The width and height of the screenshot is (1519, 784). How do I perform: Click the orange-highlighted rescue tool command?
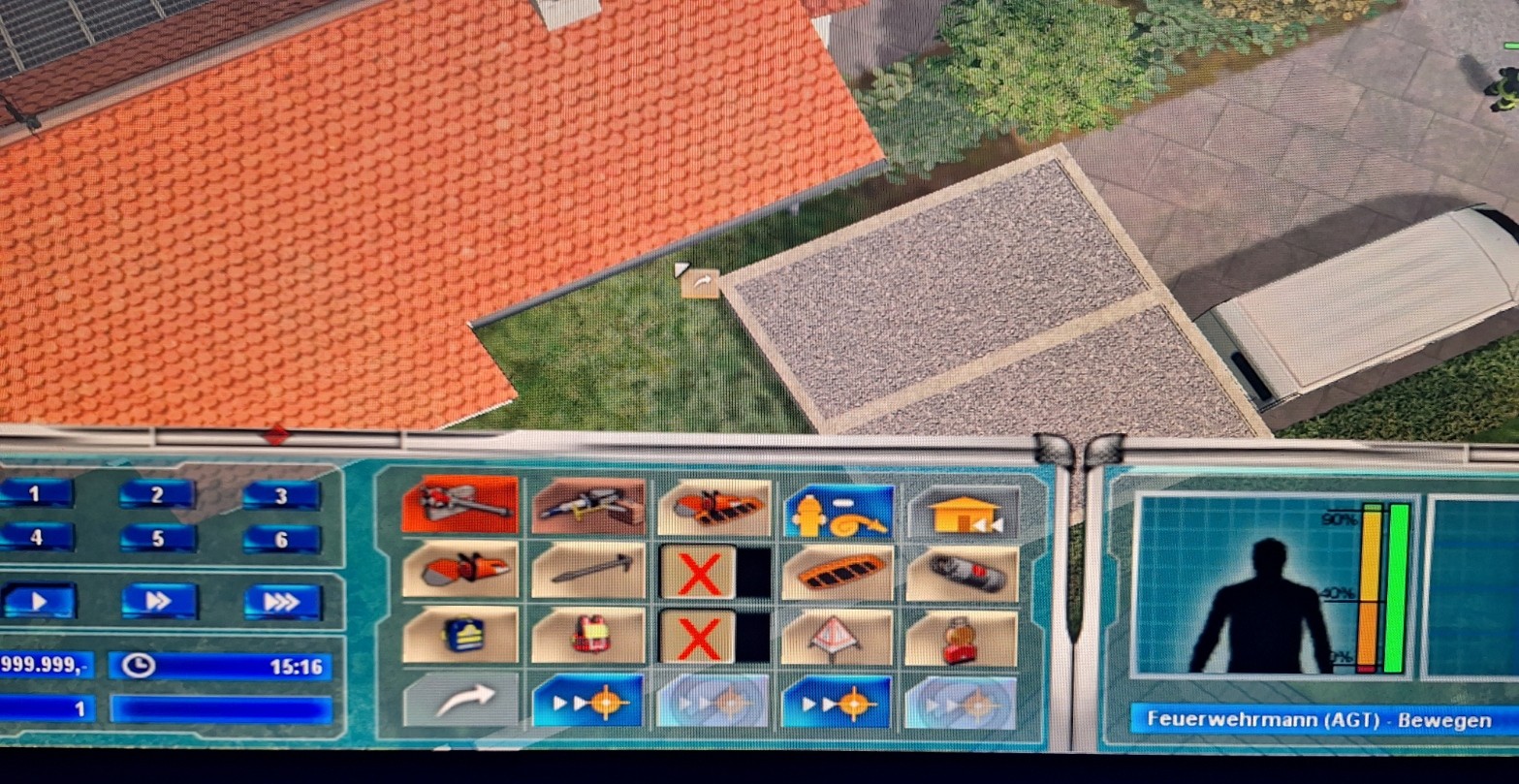click(x=460, y=502)
